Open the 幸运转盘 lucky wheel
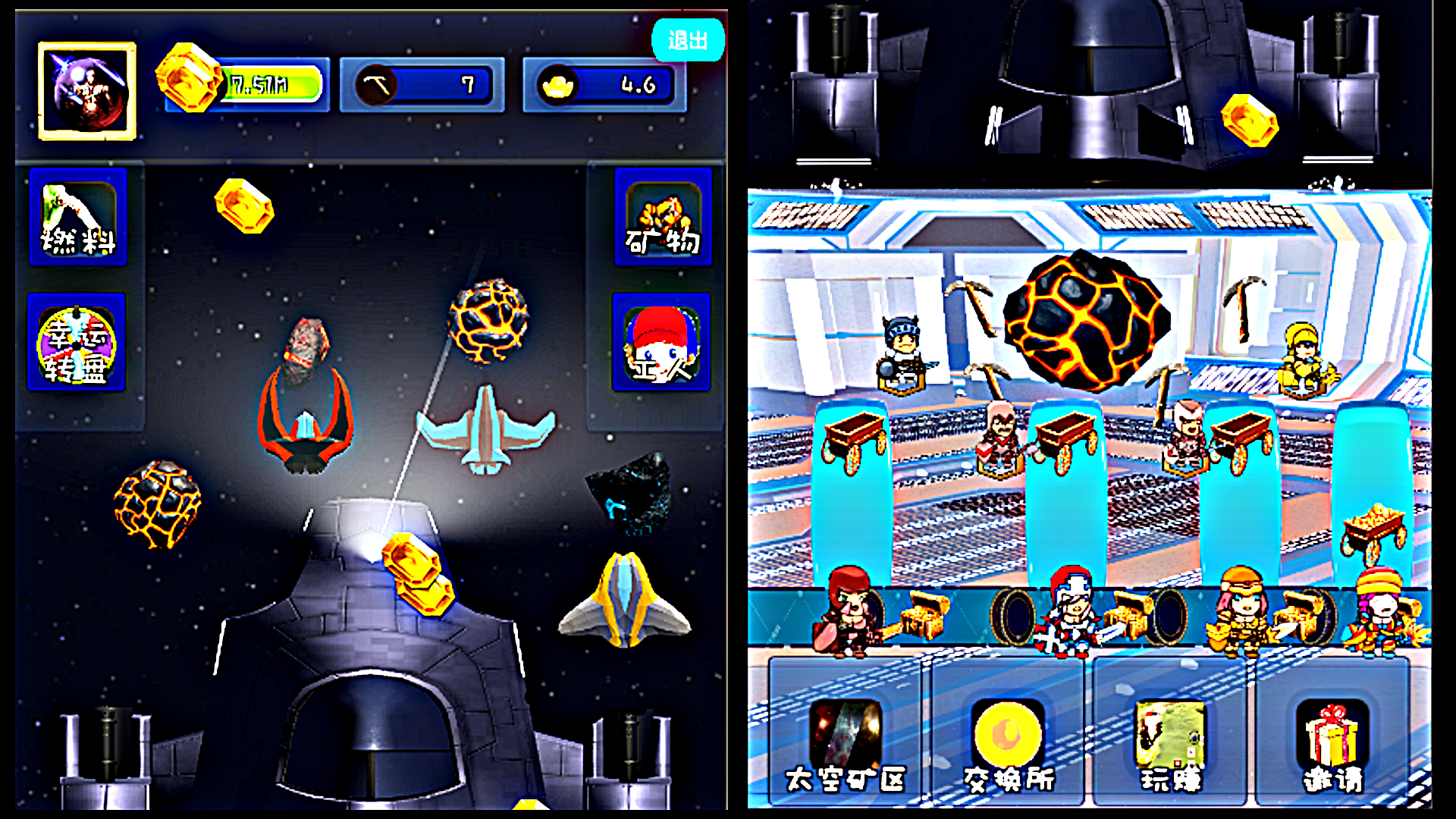Viewport: 1456px width, 819px height. point(77,343)
